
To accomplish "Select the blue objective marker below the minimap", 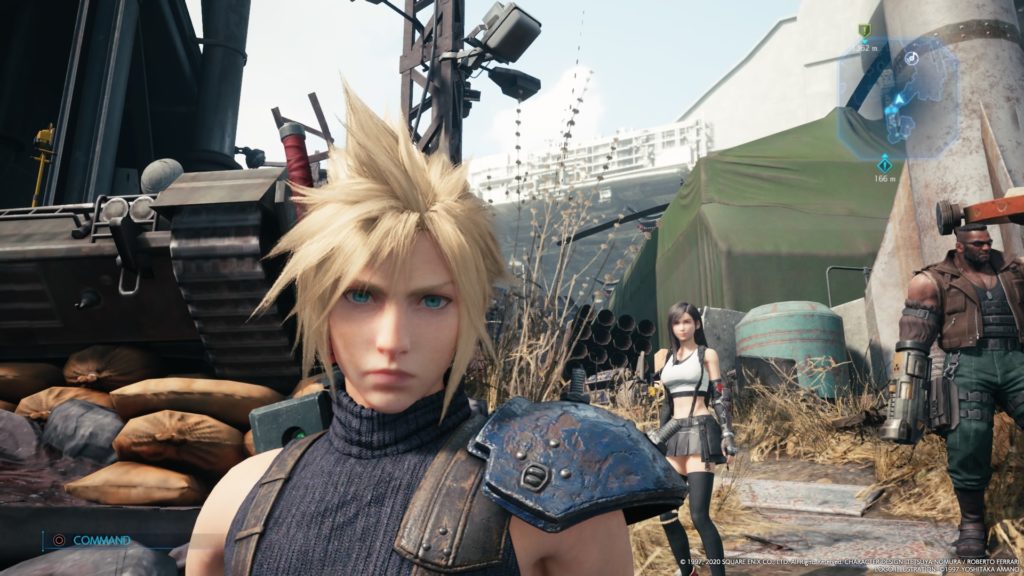I will point(884,163).
